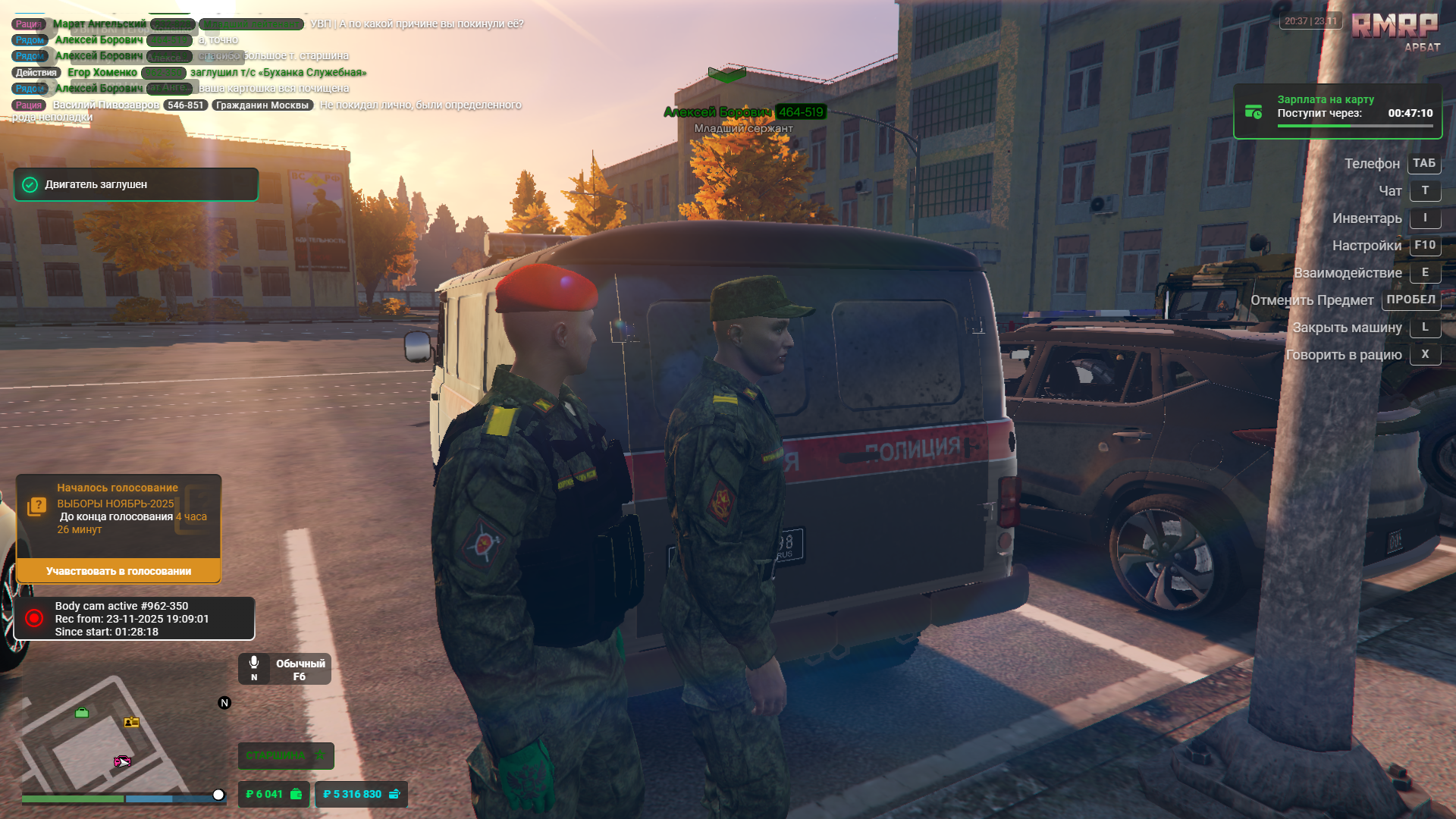Open Инвентарь with the I key button
1456x819 pixels.
[1426, 218]
